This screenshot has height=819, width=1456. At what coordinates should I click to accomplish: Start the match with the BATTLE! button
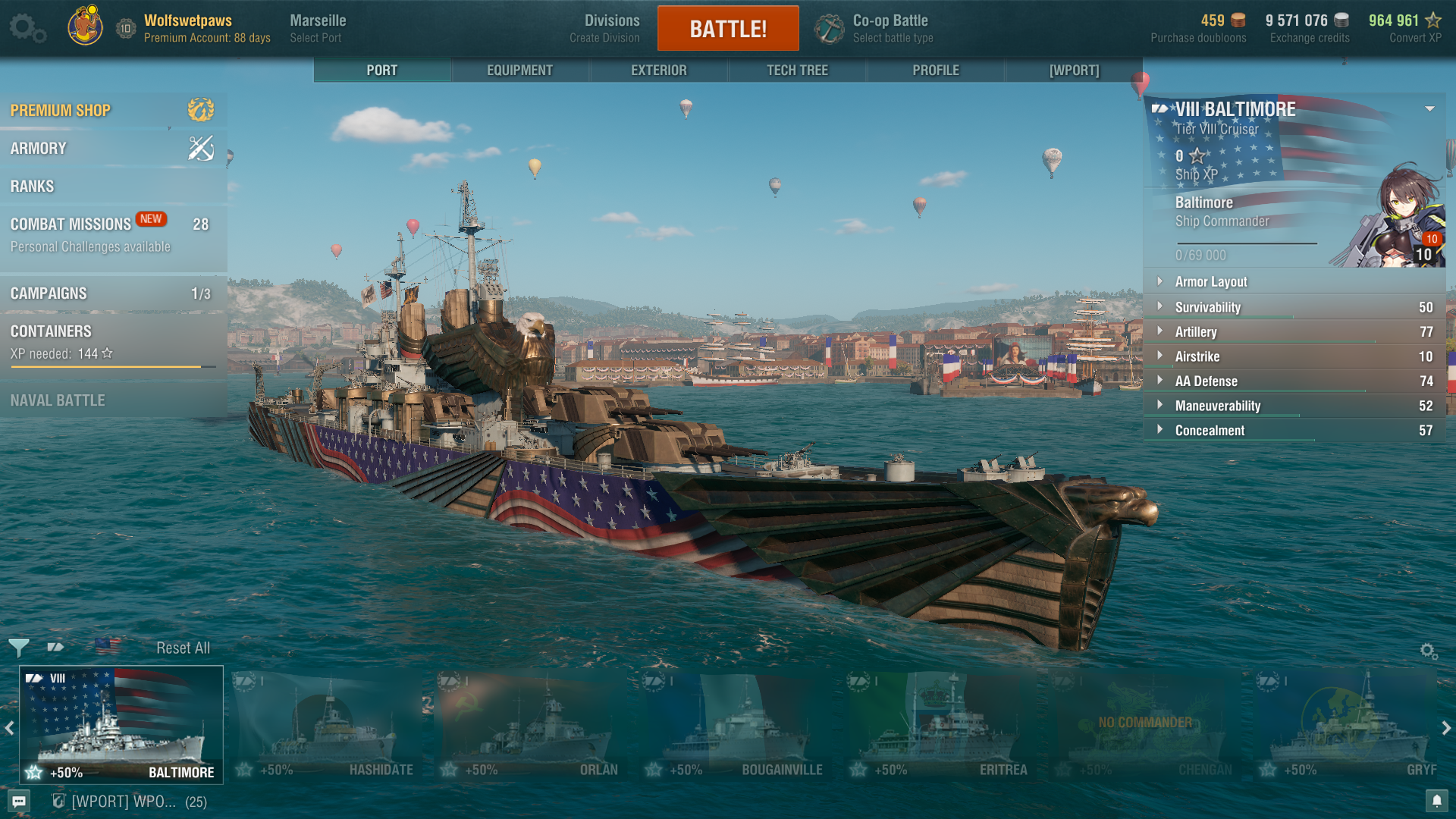pyautogui.click(x=728, y=29)
